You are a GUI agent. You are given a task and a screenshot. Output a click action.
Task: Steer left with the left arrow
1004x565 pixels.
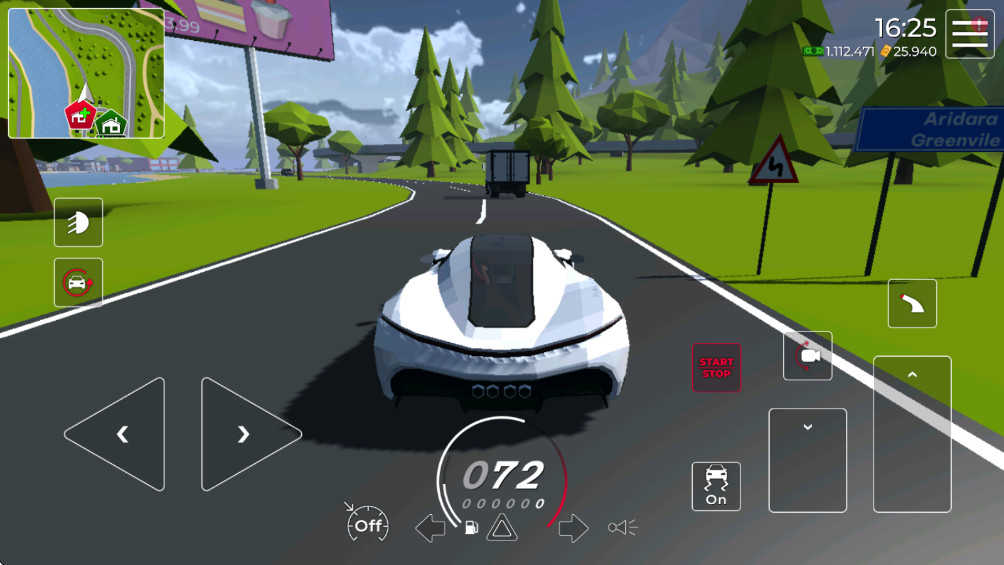pos(115,434)
